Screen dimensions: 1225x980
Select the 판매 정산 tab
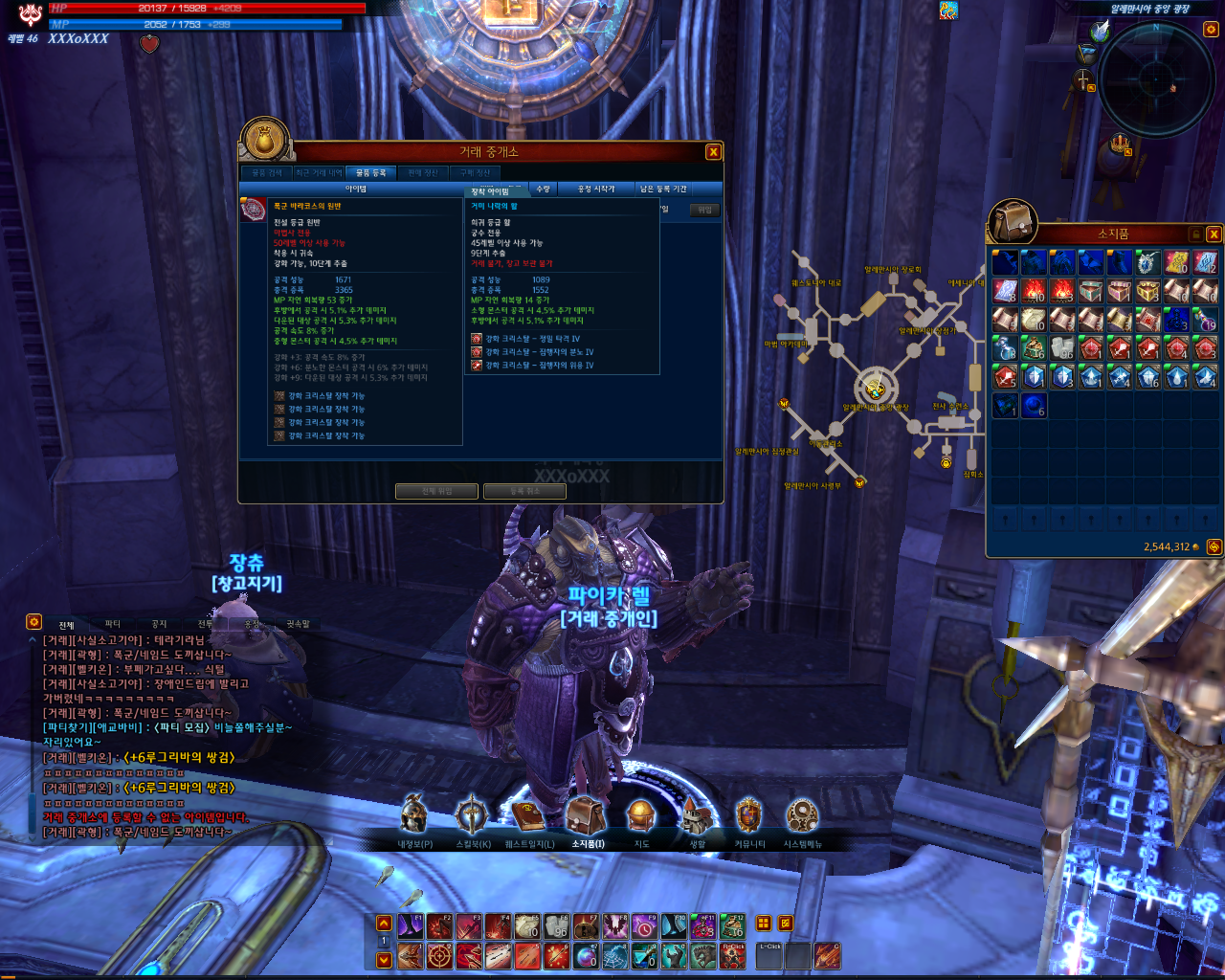click(x=422, y=173)
